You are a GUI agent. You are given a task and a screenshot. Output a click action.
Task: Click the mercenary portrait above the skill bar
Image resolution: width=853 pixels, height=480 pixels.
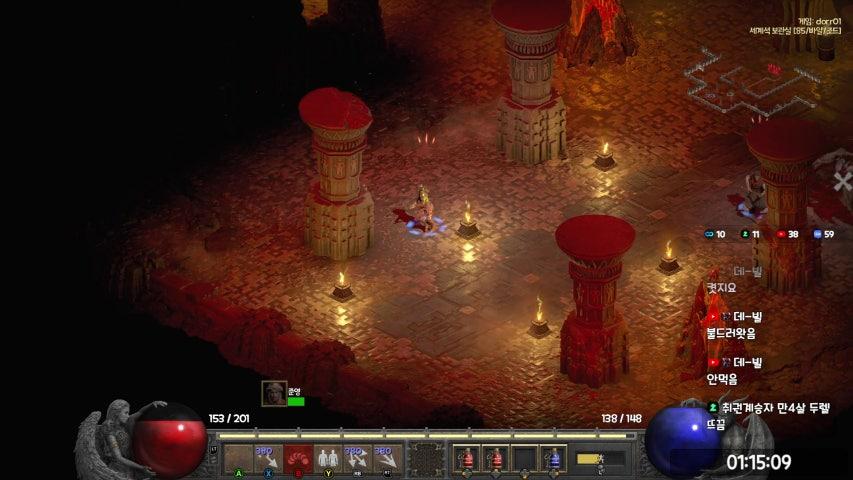point(274,393)
